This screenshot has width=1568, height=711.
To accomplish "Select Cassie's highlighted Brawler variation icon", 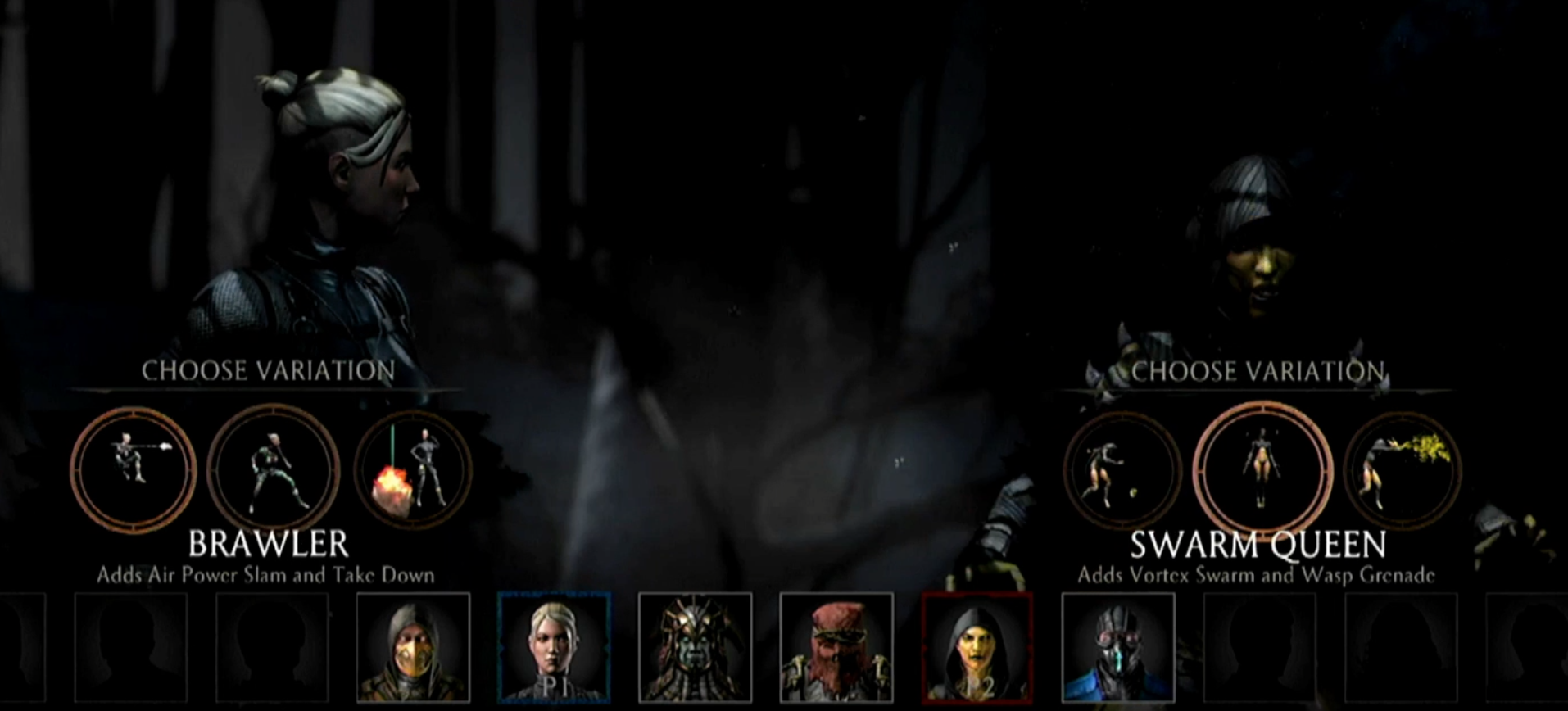I will (273, 469).
